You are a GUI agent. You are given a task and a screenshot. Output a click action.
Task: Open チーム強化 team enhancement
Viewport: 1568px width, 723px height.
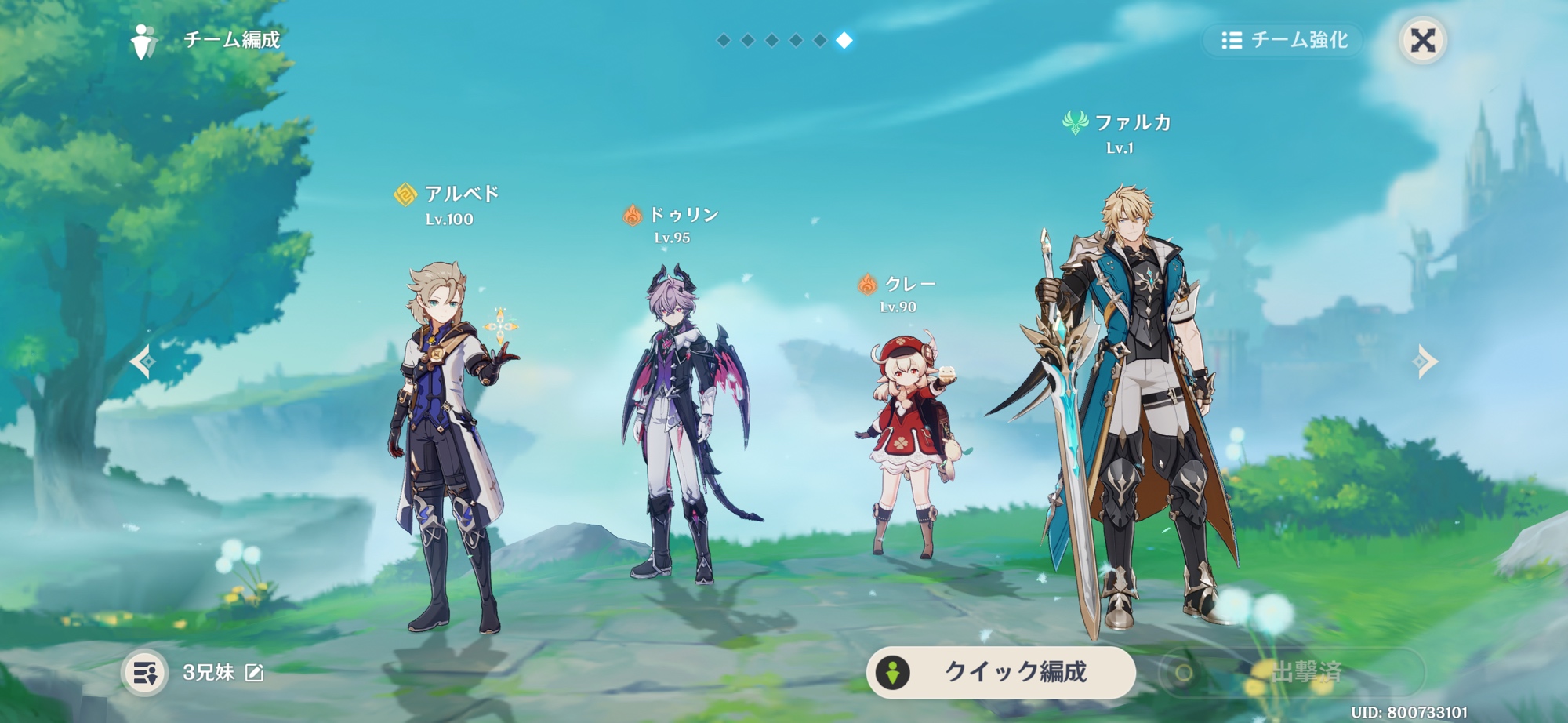[x=1285, y=40]
